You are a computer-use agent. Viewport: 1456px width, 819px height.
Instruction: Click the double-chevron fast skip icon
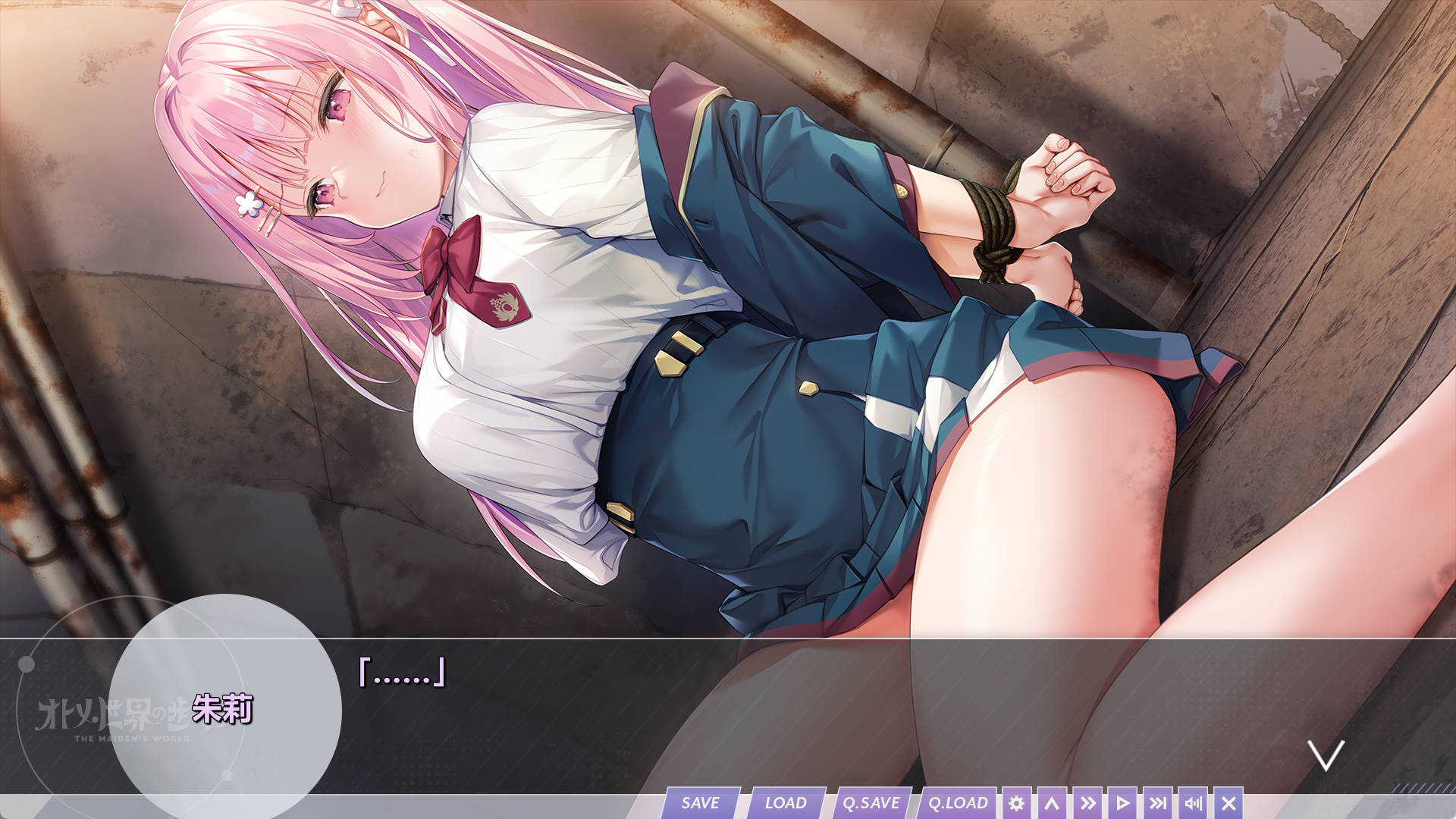tap(1088, 802)
